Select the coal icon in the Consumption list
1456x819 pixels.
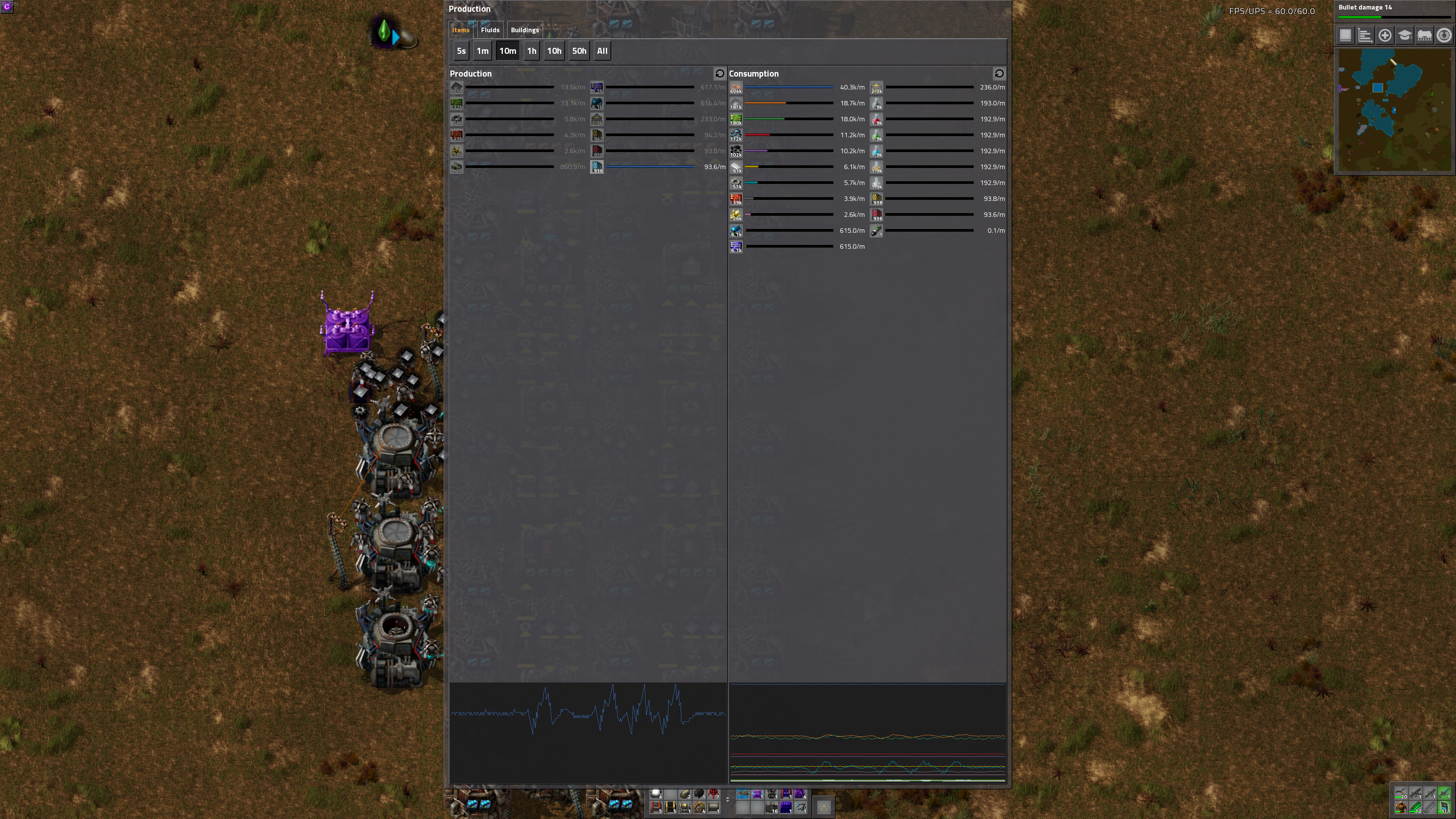[735, 151]
